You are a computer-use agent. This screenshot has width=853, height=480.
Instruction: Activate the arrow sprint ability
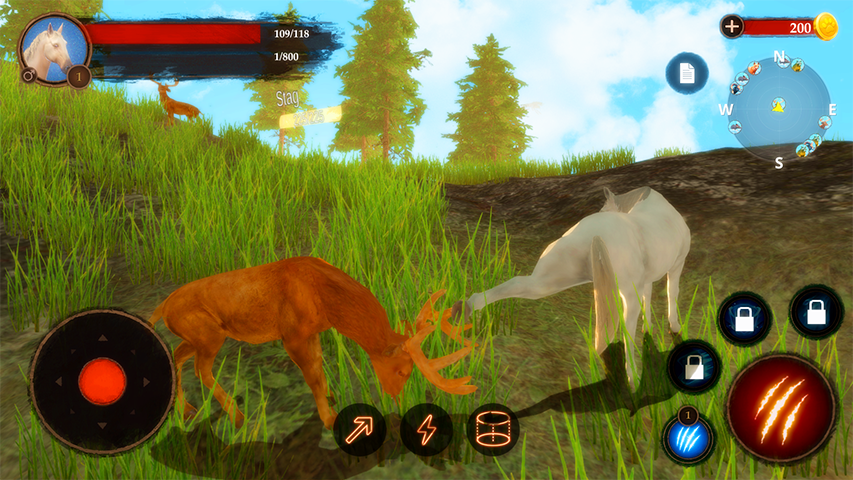pos(360,430)
